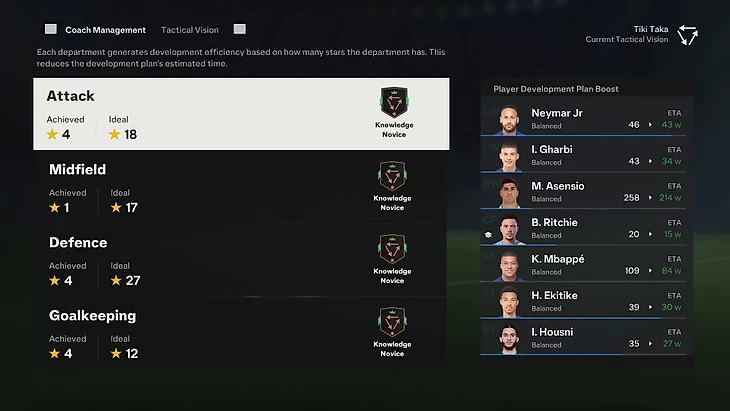Open the Tactical Vision tab
The image size is (730, 411).
[x=190, y=30]
